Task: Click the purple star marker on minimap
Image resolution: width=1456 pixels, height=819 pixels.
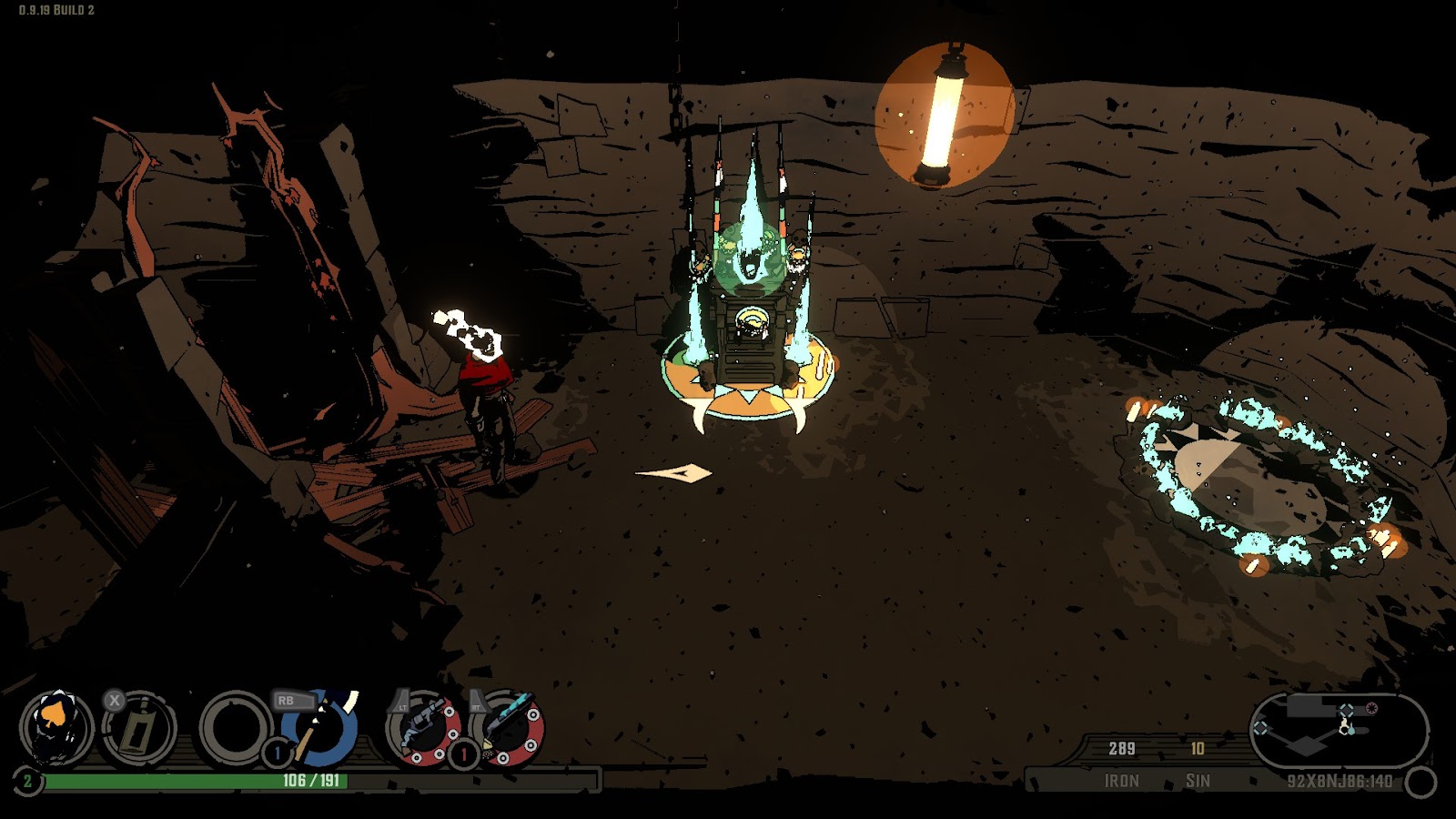Action: [1371, 708]
